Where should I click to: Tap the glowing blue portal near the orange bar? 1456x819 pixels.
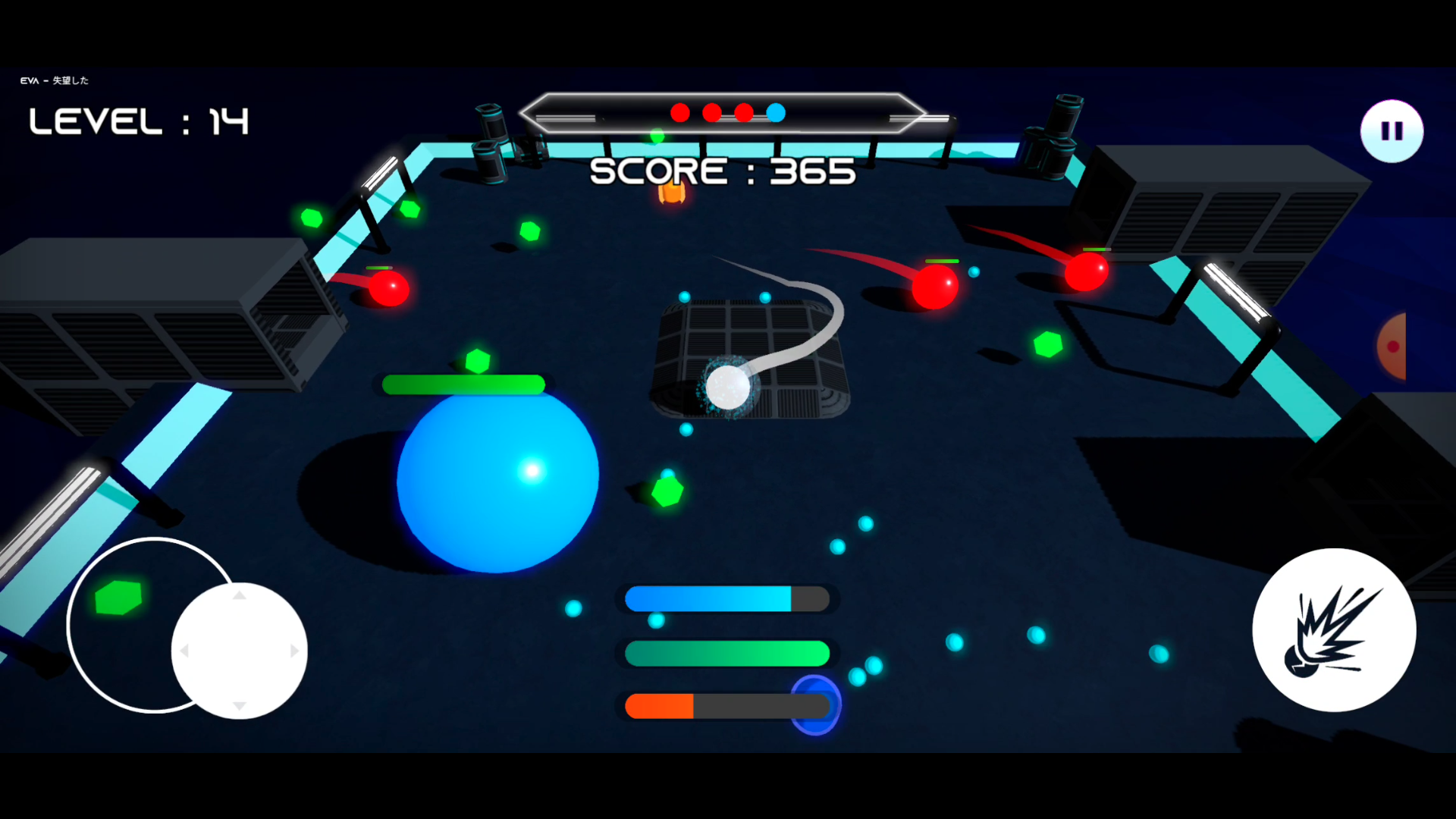816,705
